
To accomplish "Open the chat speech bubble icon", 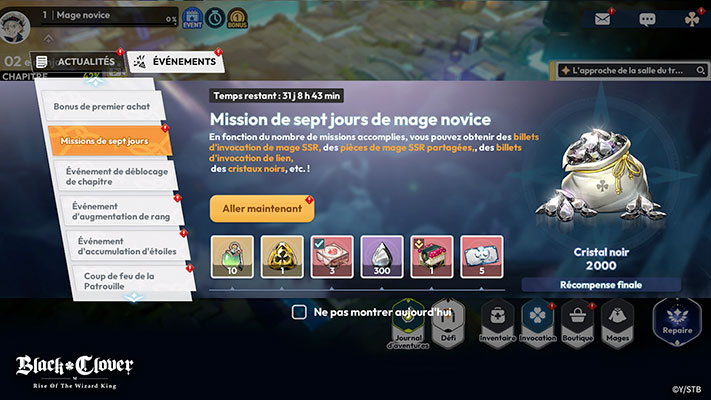I will coord(647,19).
